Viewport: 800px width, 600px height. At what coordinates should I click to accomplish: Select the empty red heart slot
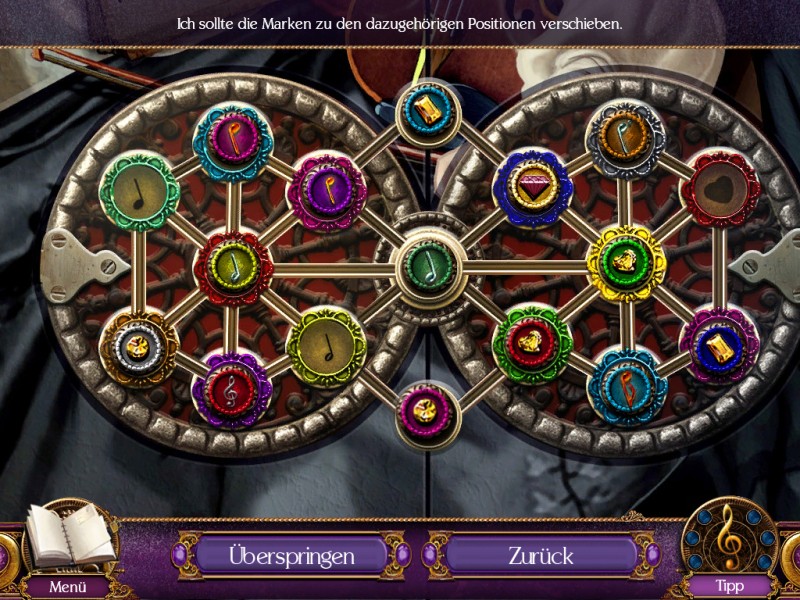pos(720,188)
